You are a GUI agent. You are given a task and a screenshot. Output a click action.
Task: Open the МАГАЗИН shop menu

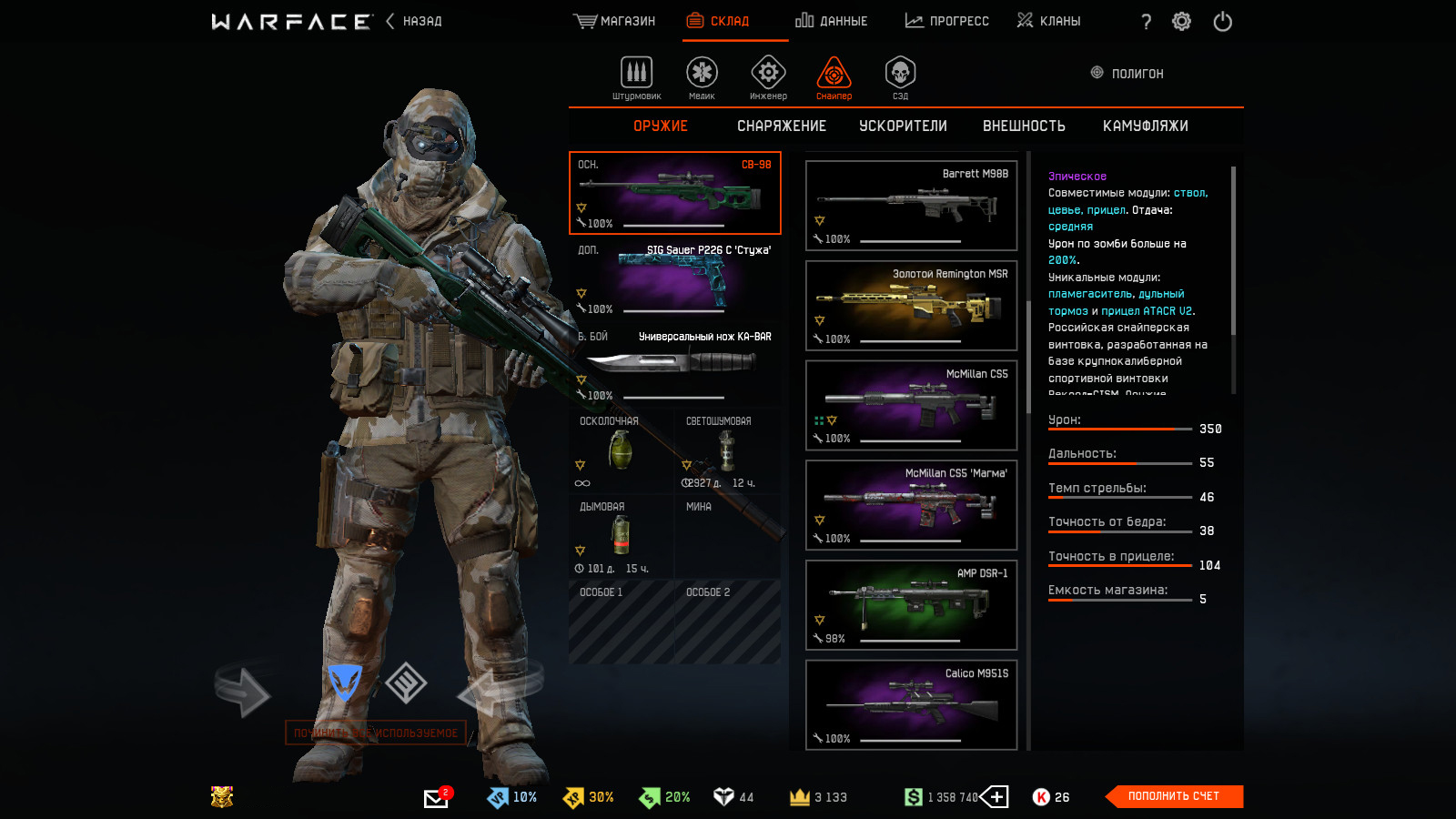(615, 21)
